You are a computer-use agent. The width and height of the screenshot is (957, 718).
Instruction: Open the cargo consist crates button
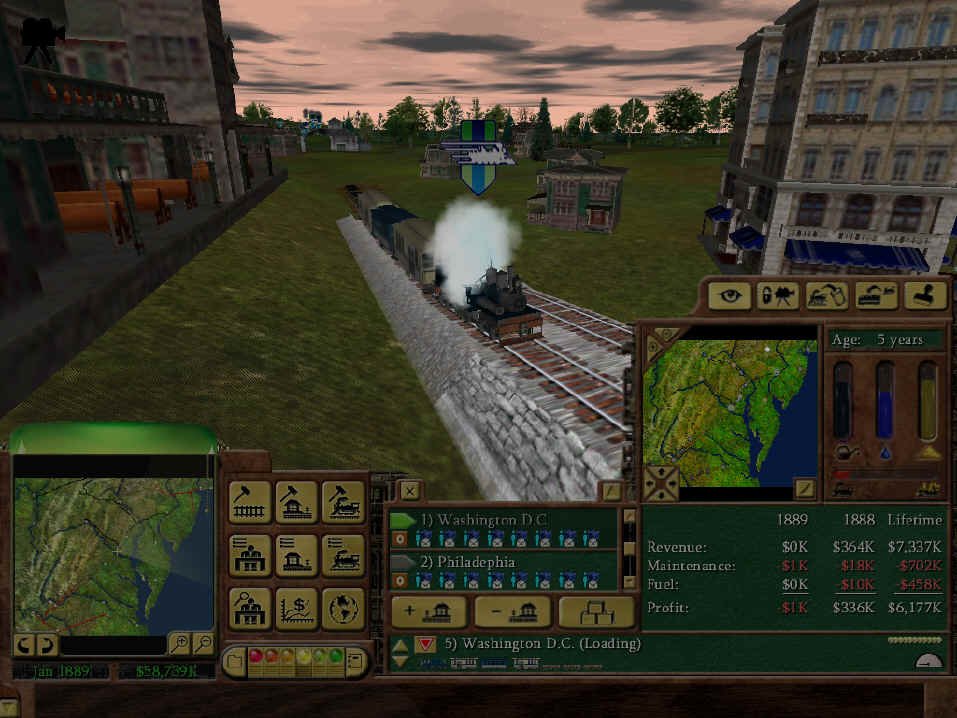coord(596,612)
